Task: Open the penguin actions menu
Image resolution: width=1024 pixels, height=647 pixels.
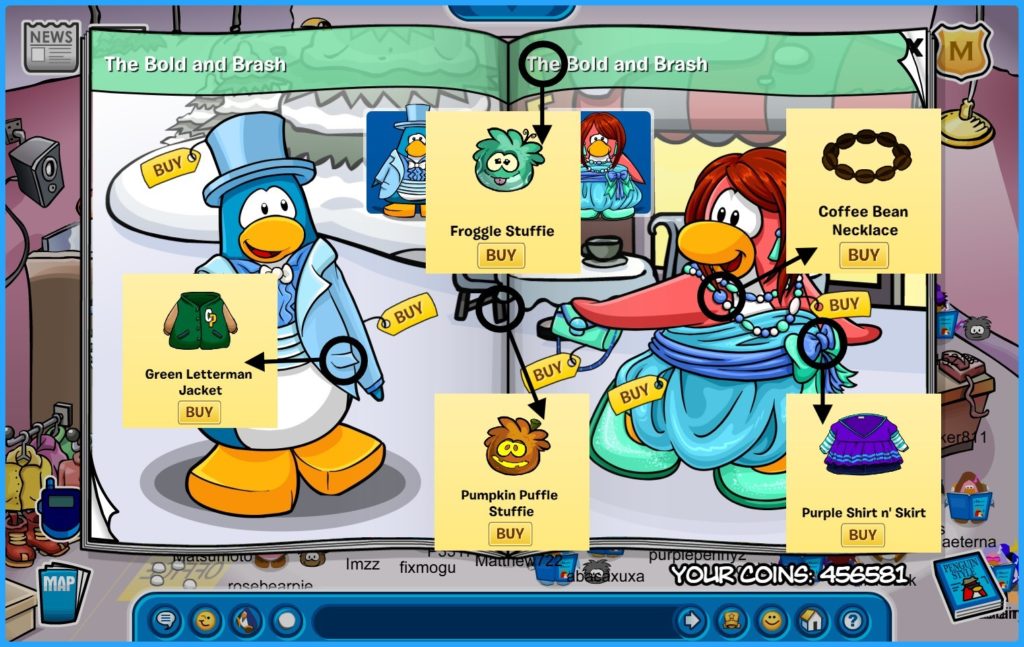Action: click(247, 621)
